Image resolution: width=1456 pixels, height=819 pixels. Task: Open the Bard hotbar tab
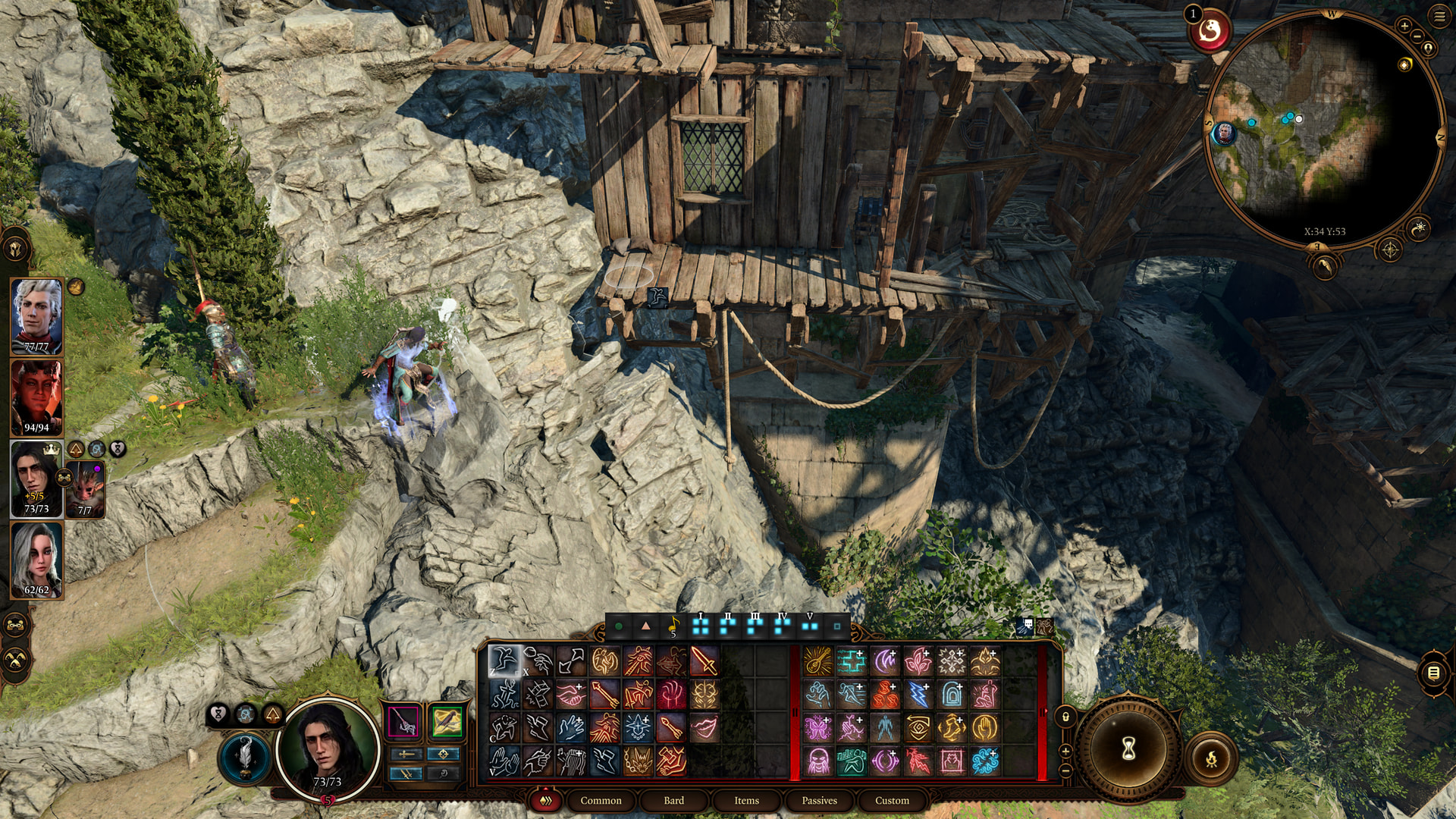click(673, 800)
